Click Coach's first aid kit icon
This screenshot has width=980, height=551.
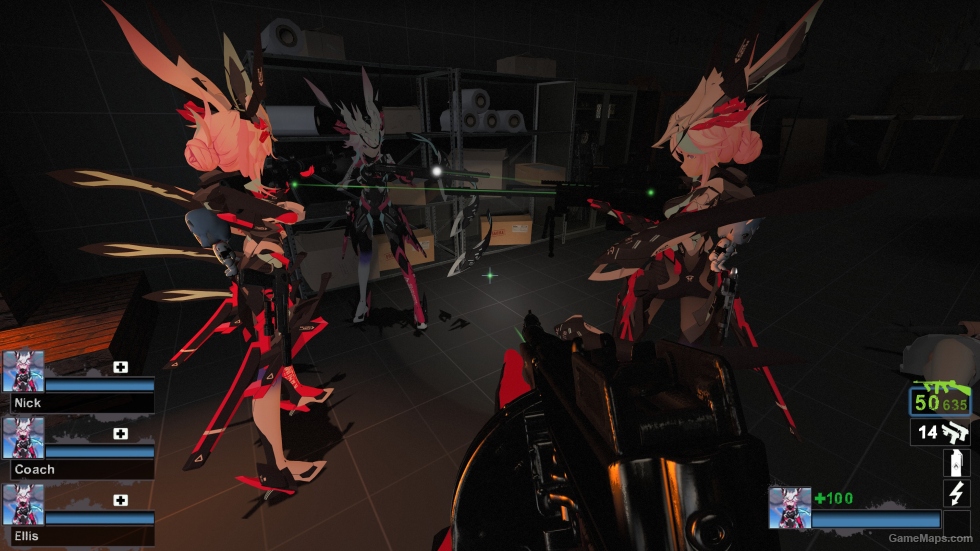click(121, 433)
